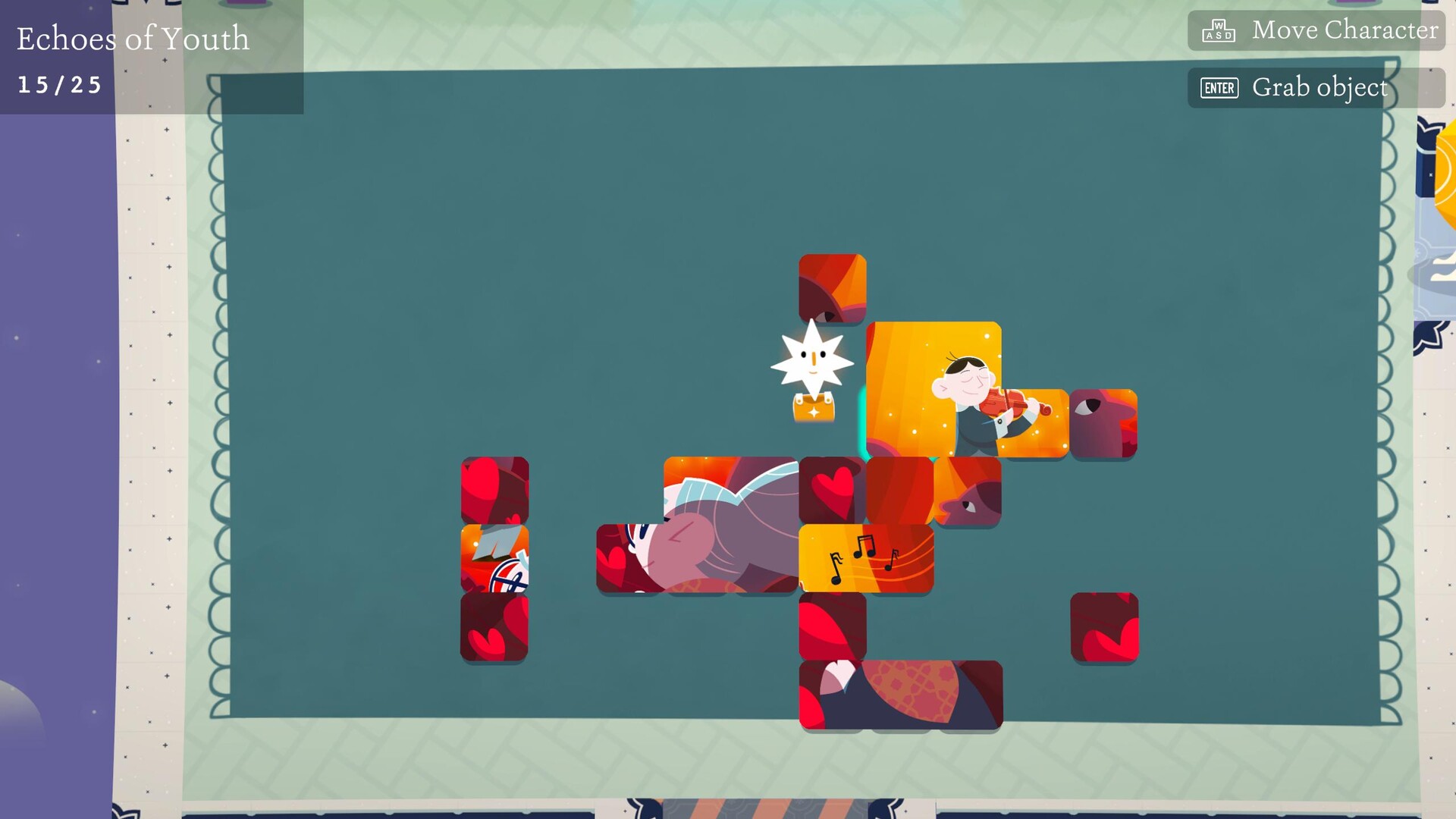Click the small curtain tile above the violinist

(832, 287)
